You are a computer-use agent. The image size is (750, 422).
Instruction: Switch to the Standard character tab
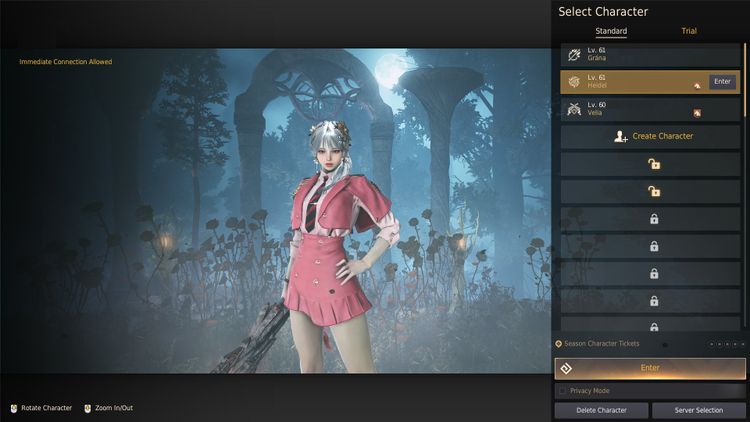click(x=611, y=31)
